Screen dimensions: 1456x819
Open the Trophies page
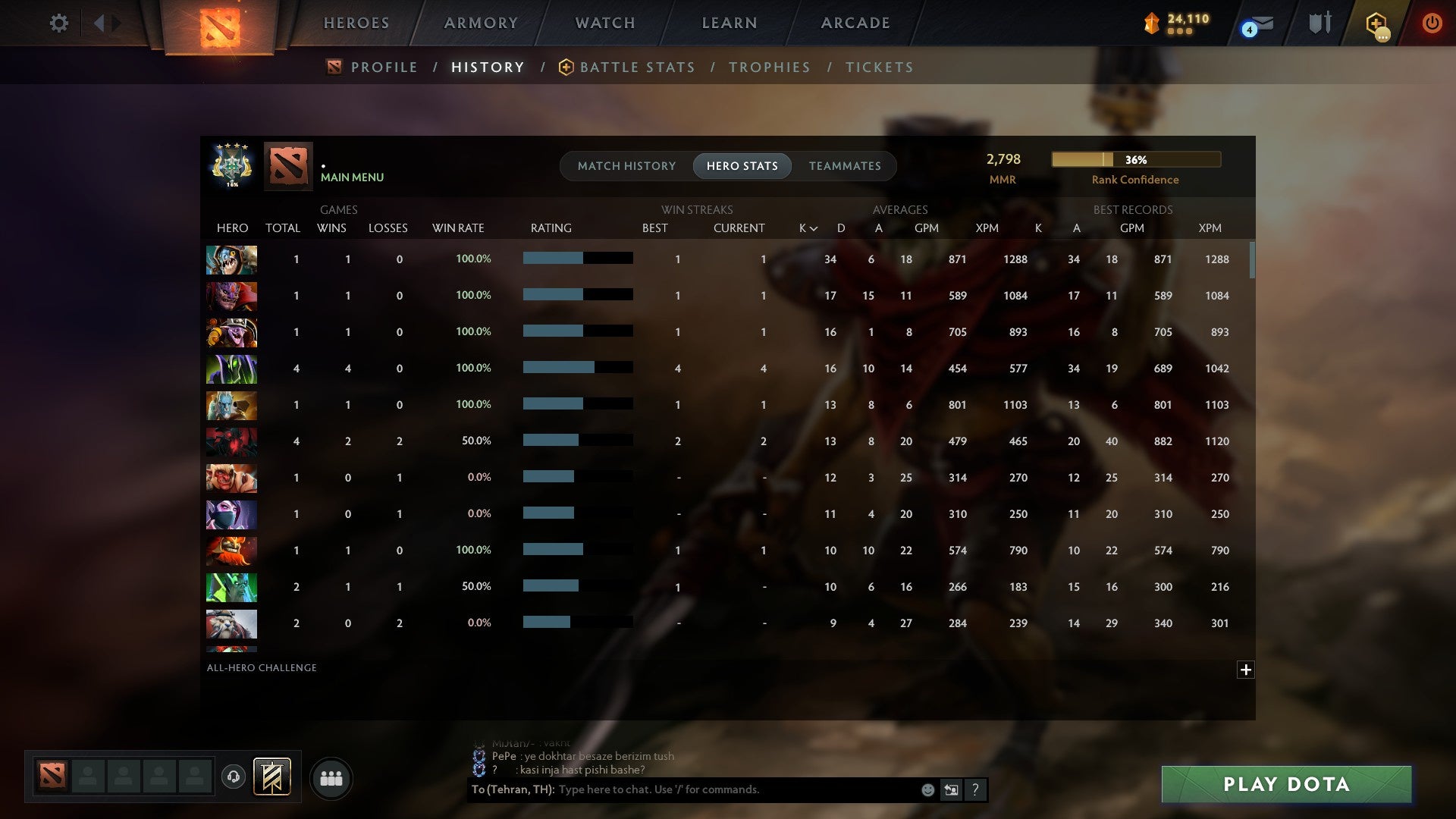click(x=769, y=67)
